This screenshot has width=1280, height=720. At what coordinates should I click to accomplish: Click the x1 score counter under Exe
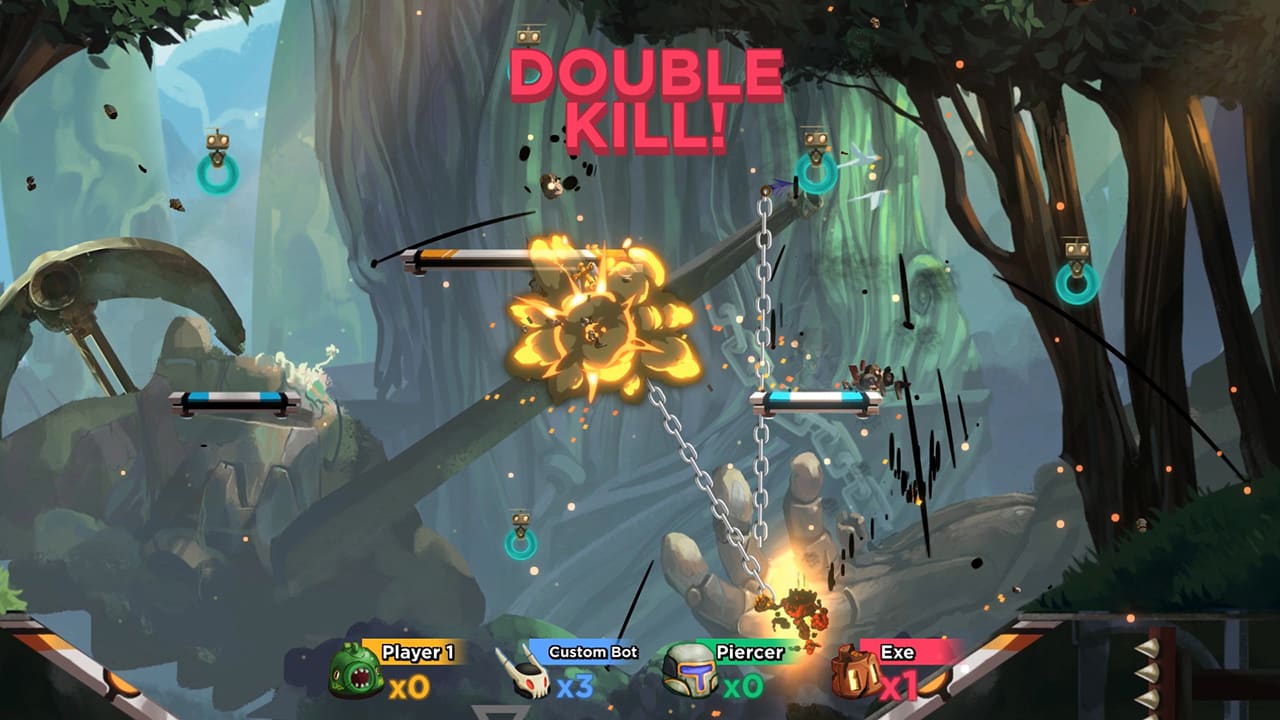(898, 684)
